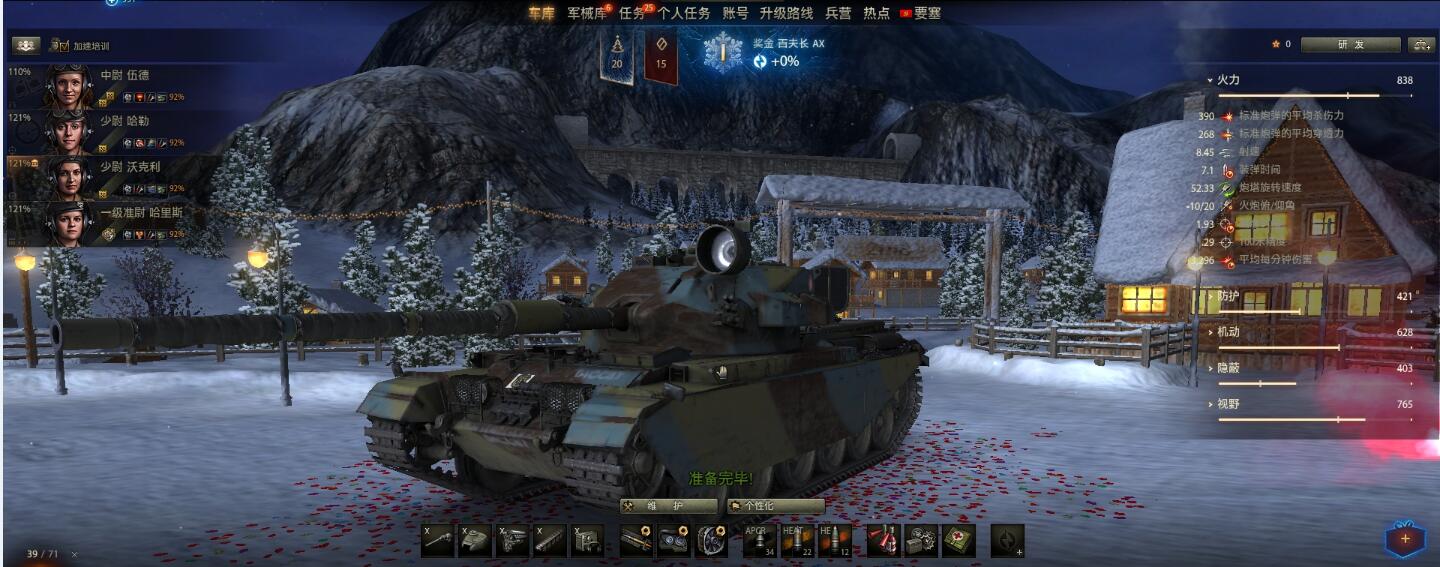The width and height of the screenshot is (1440, 567).
Task: Select the HEAT shell slot
Action: (797, 540)
